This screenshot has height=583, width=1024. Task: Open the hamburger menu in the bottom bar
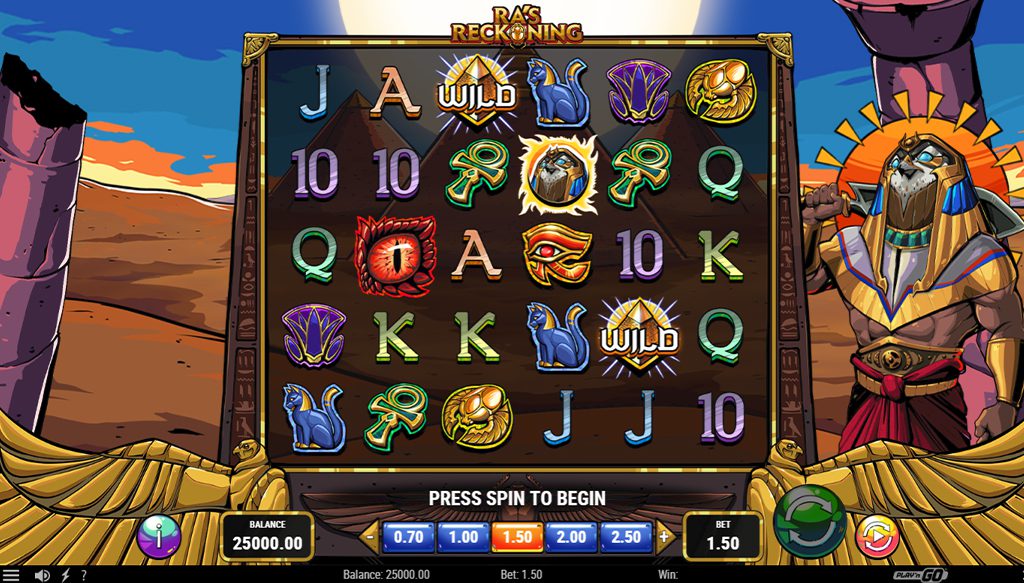[x=12, y=575]
